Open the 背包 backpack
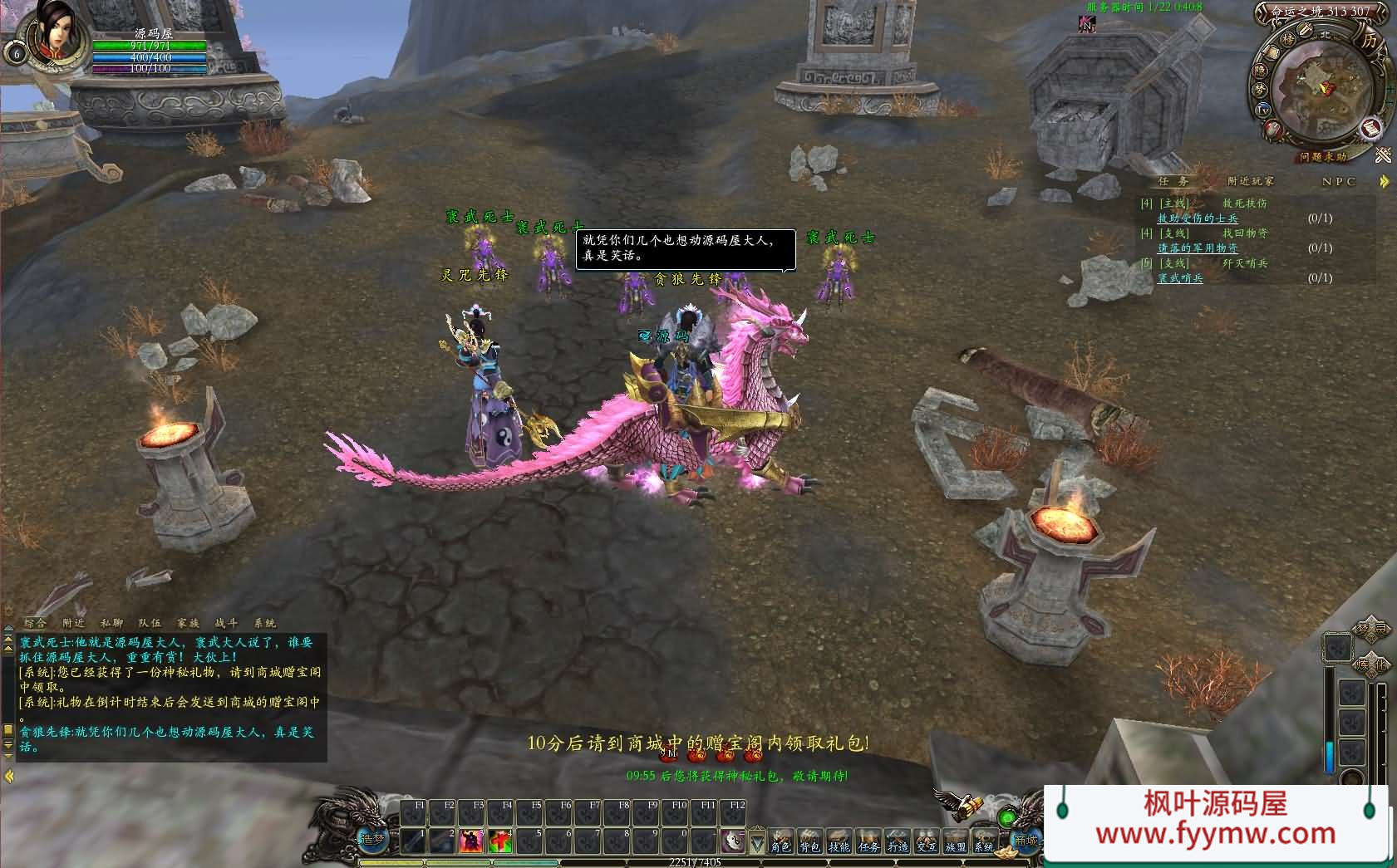 809,842
